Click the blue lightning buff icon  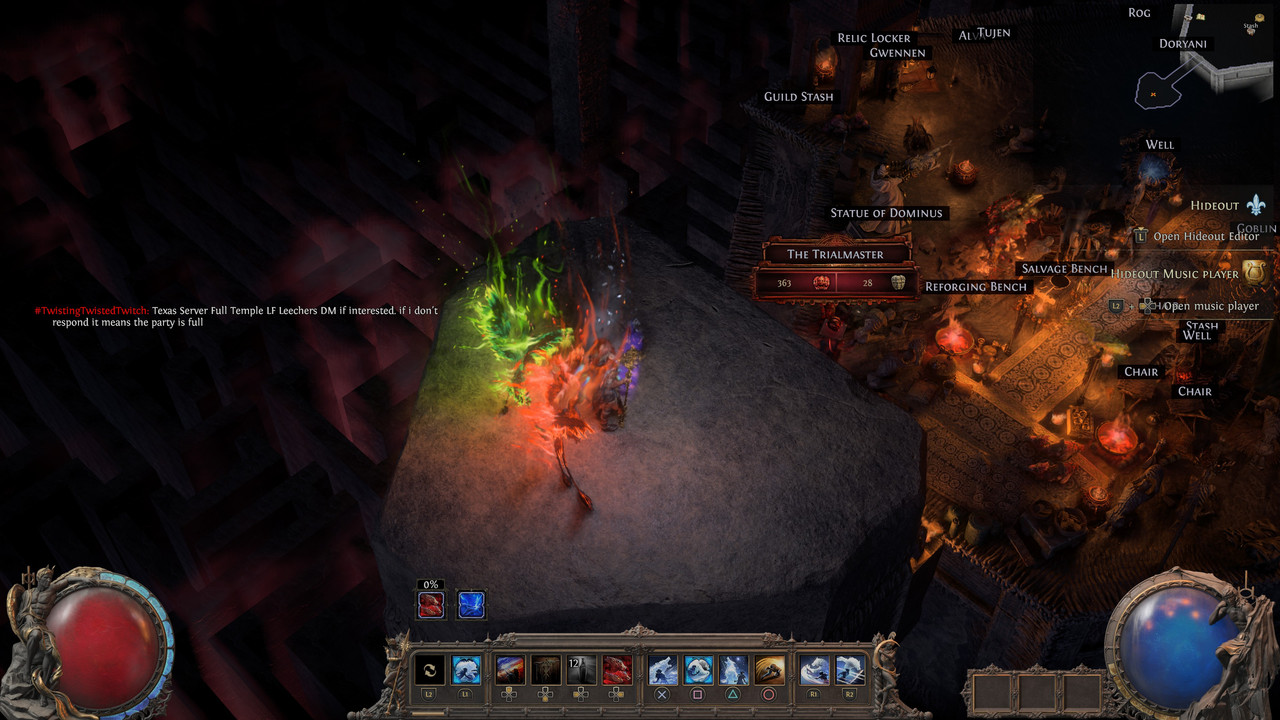point(471,605)
